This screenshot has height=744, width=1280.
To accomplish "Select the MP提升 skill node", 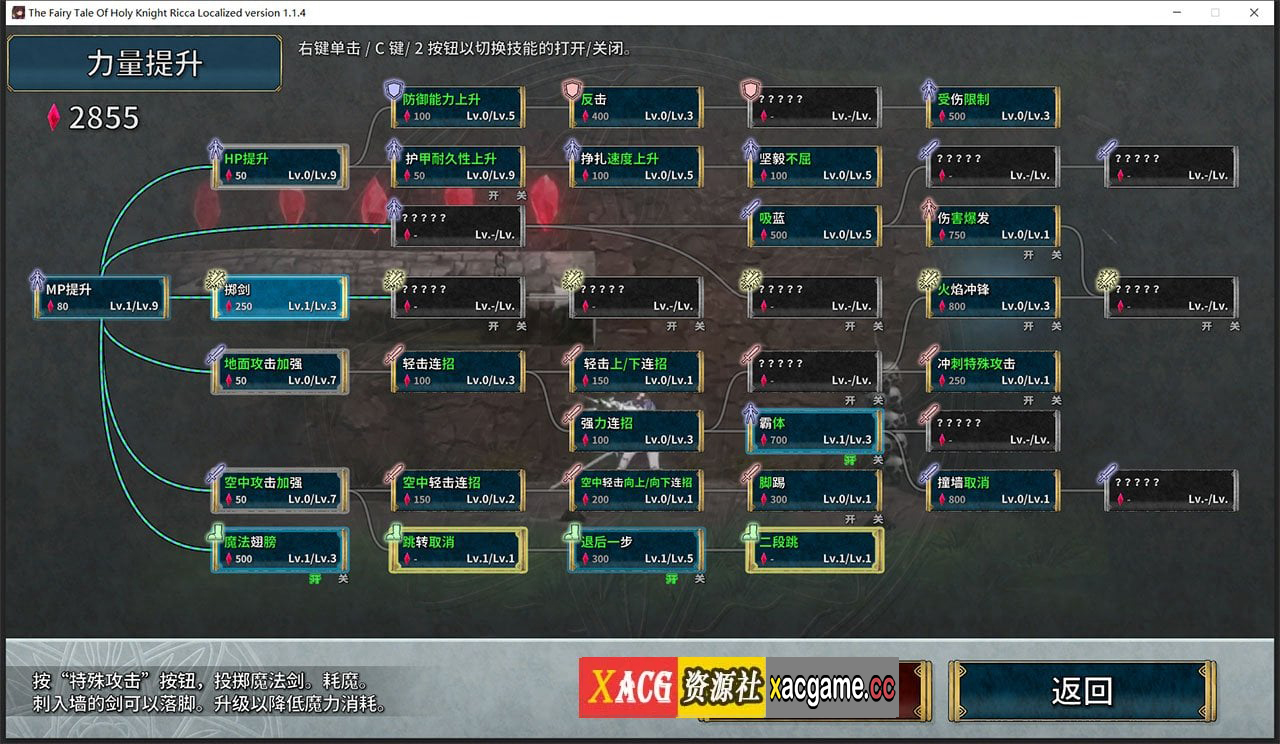I will pos(101,297).
